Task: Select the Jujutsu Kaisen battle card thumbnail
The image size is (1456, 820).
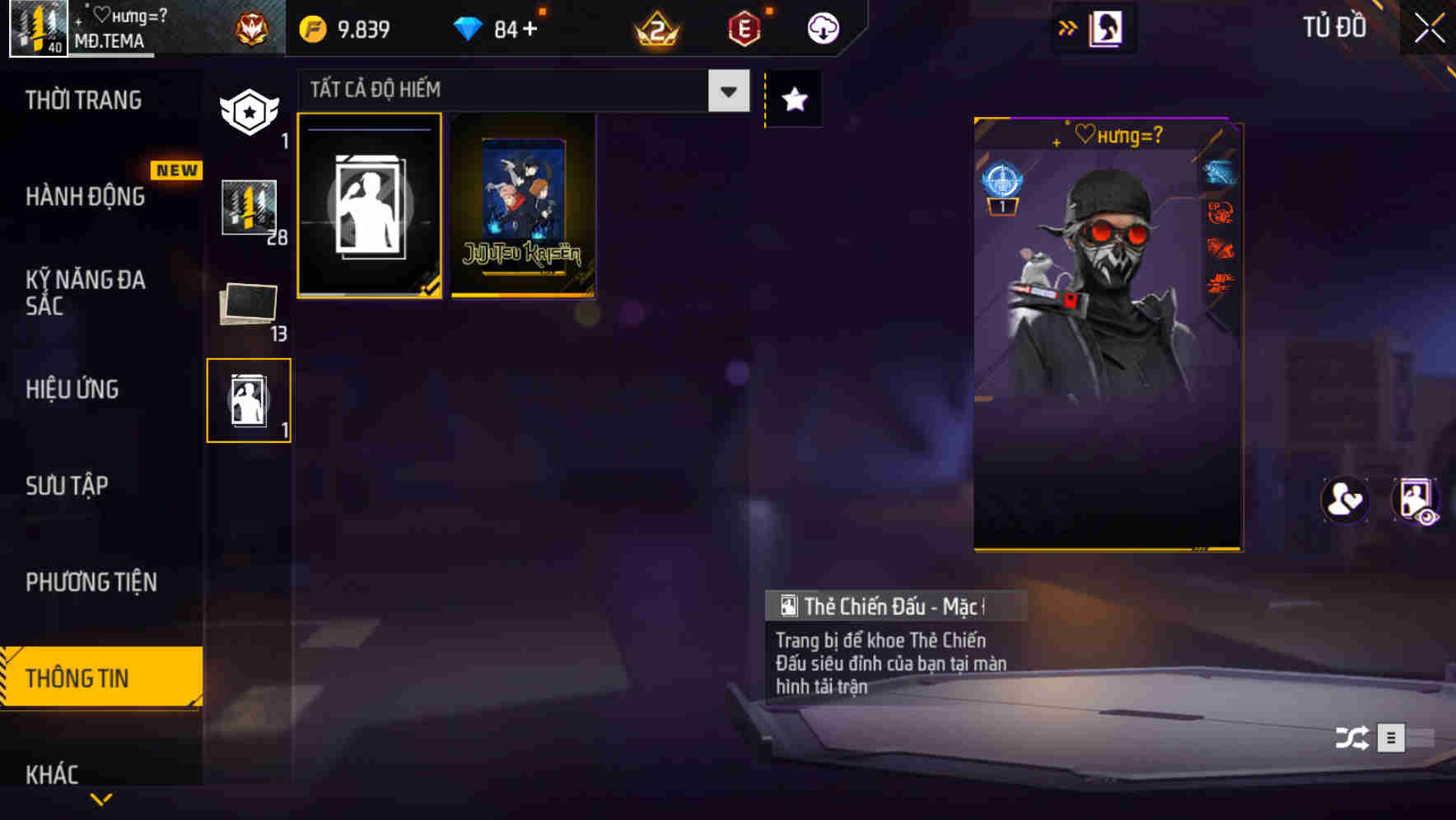Action: tap(522, 207)
